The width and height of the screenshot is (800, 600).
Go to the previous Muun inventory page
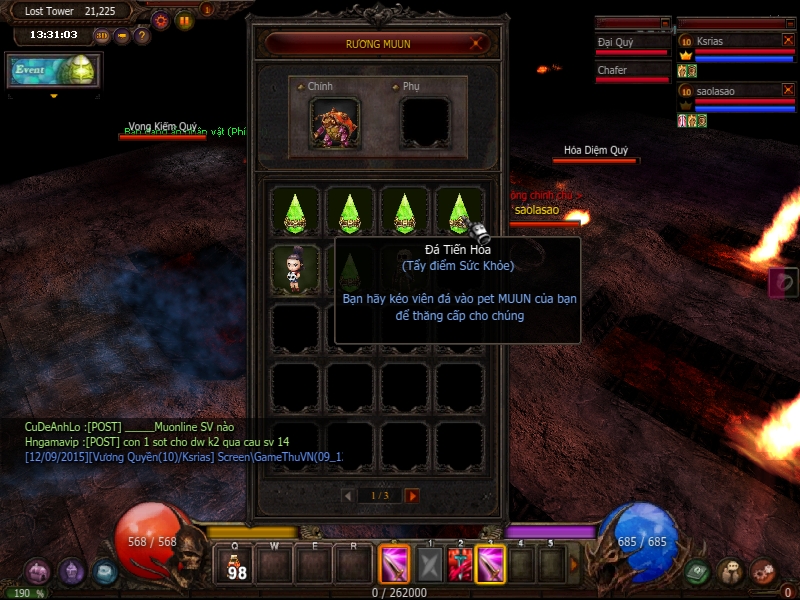348,495
